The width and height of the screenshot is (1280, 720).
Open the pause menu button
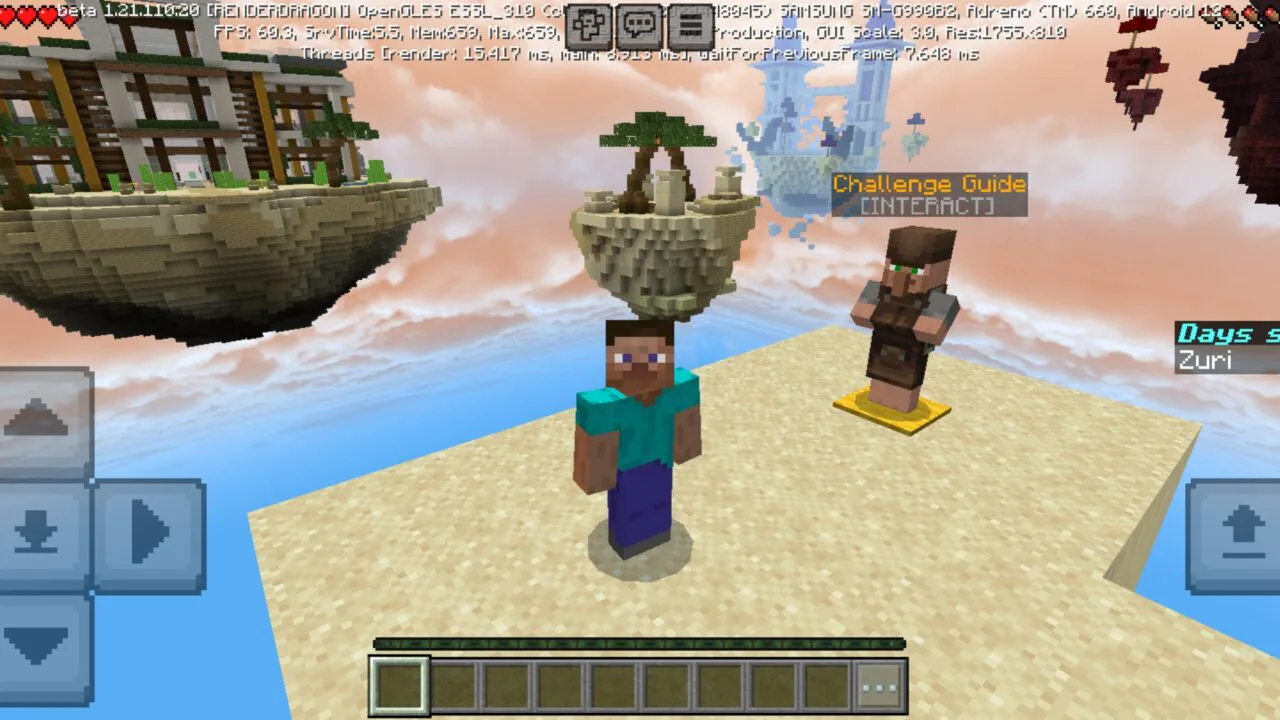pos(690,26)
